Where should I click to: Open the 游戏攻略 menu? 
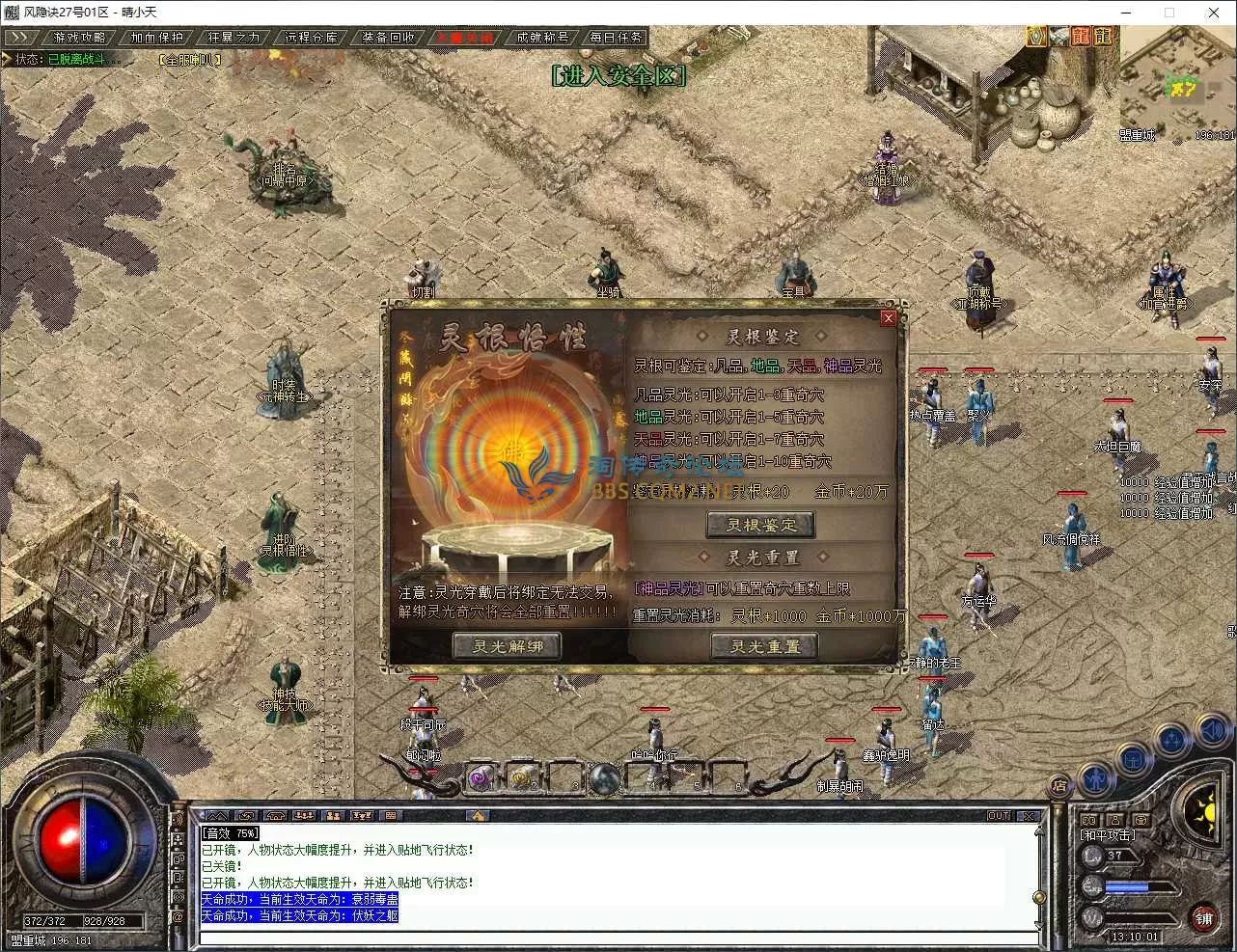tap(79, 38)
